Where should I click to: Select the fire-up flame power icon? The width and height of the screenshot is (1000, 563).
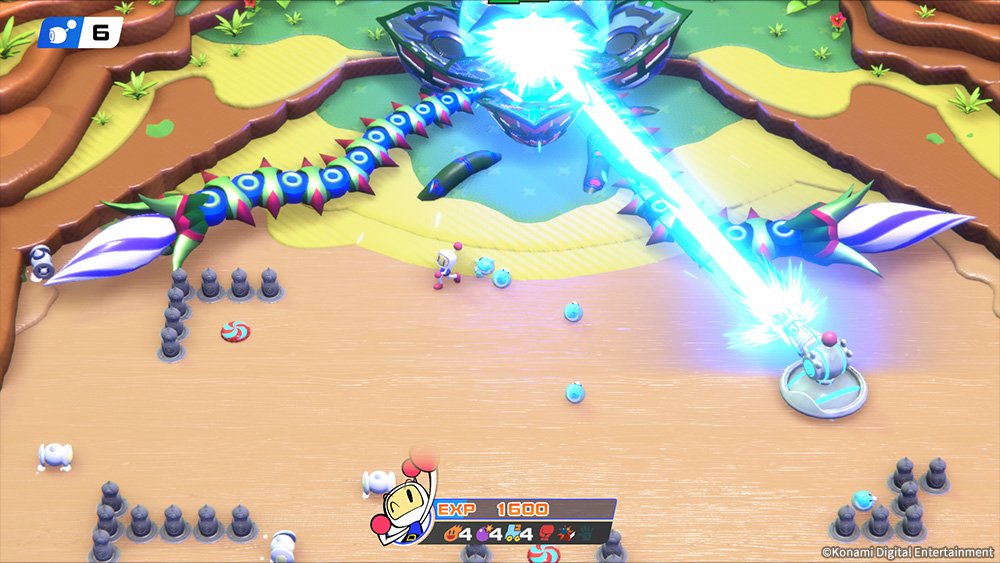pos(450,533)
